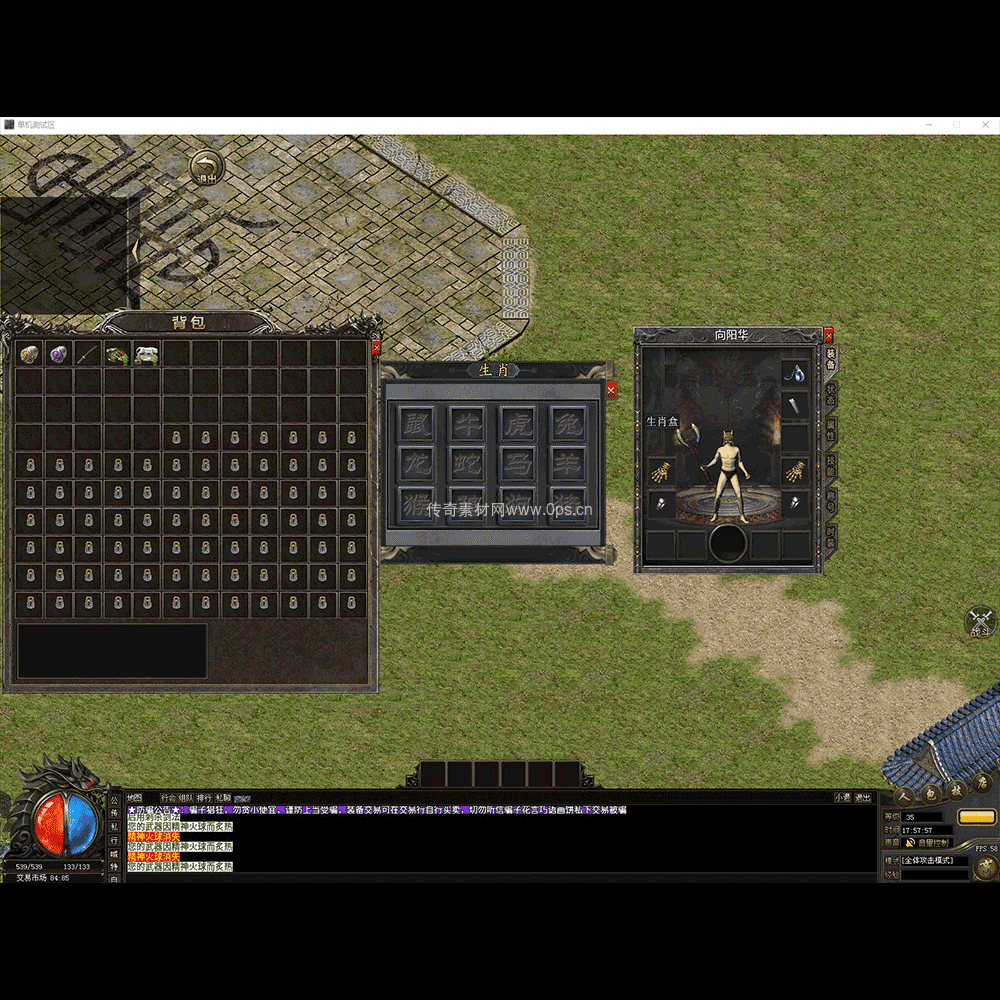This screenshot has width=1000, height=1000.
Task: Choose the 龙 dragon zodiac tile
Action: (417, 462)
